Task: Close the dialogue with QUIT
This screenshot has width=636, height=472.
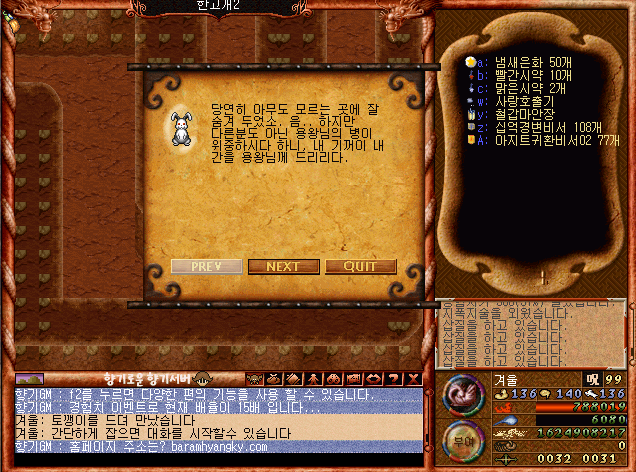Action: (x=360, y=267)
